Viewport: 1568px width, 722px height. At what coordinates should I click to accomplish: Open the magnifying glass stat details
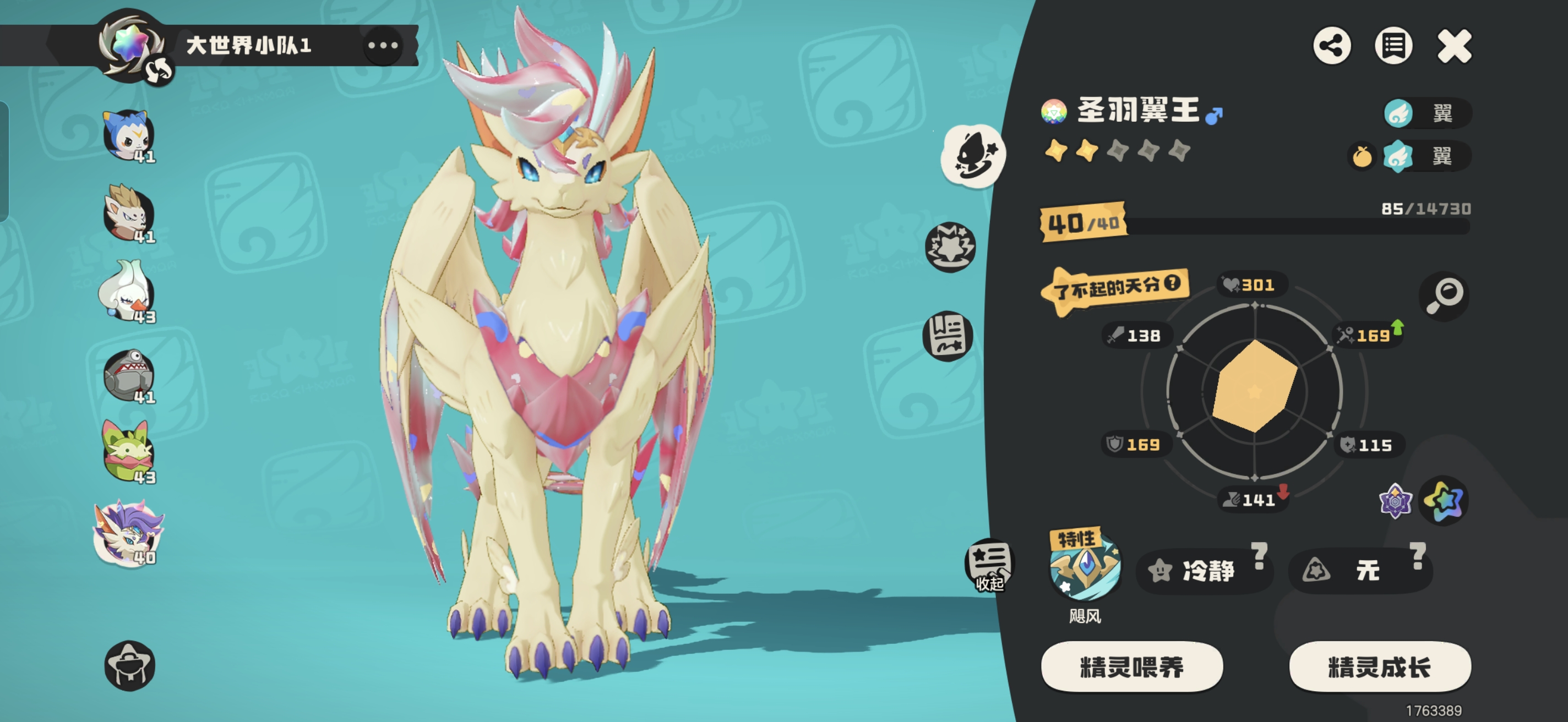[x=1444, y=296]
